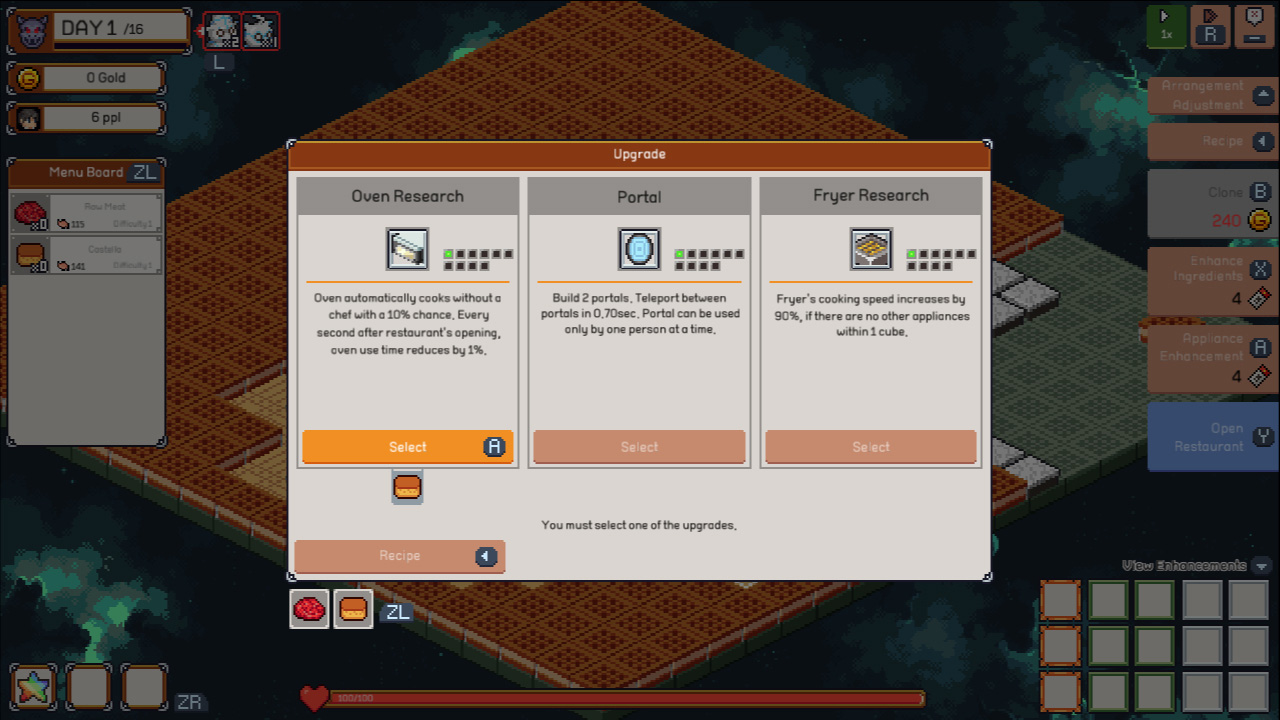Image resolution: width=1280 pixels, height=720 pixels.
Task: Select the Castella icon below the Select button
Action: (x=407, y=487)
